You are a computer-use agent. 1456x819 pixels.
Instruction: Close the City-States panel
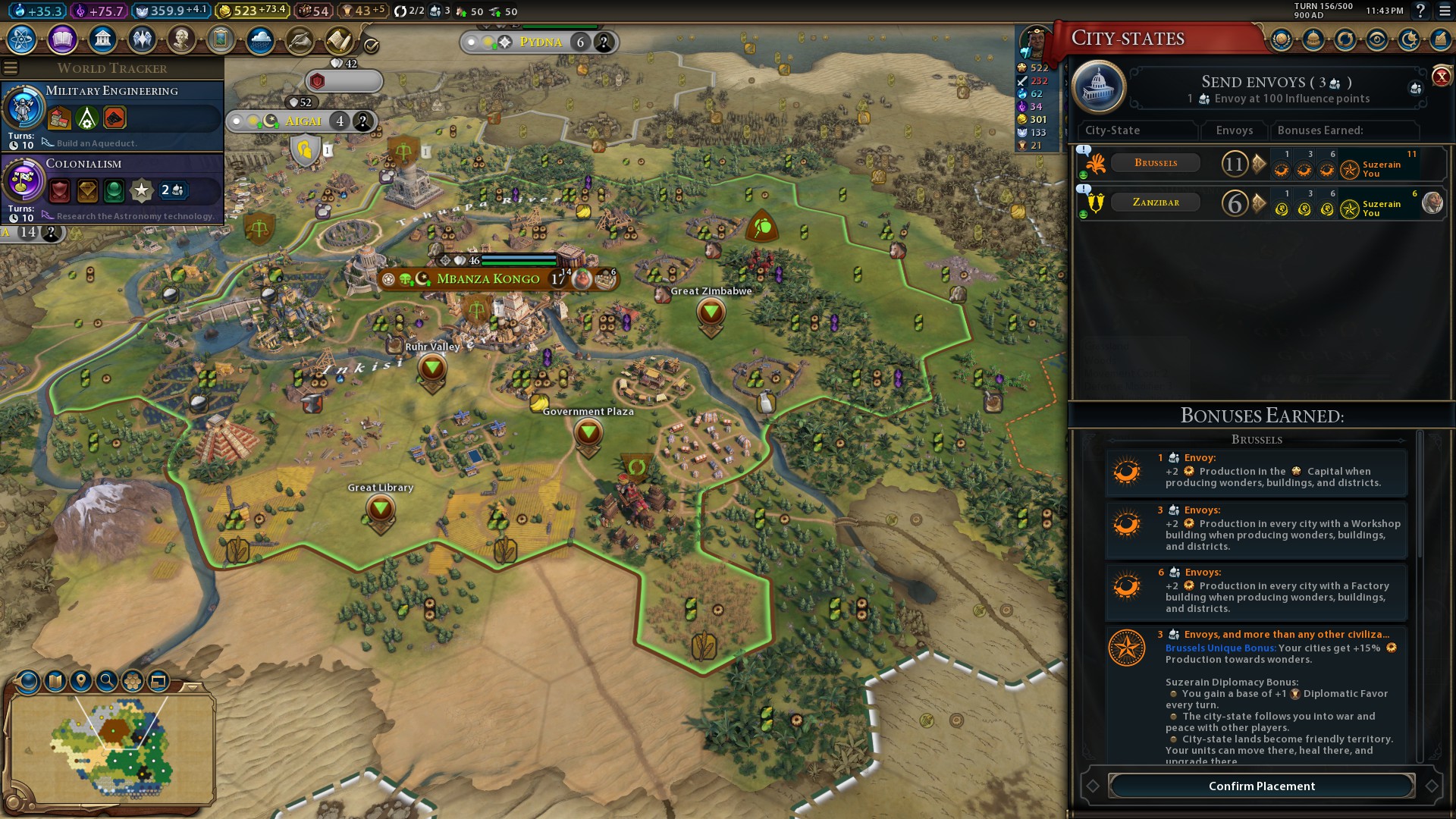tap(1441, 76)
